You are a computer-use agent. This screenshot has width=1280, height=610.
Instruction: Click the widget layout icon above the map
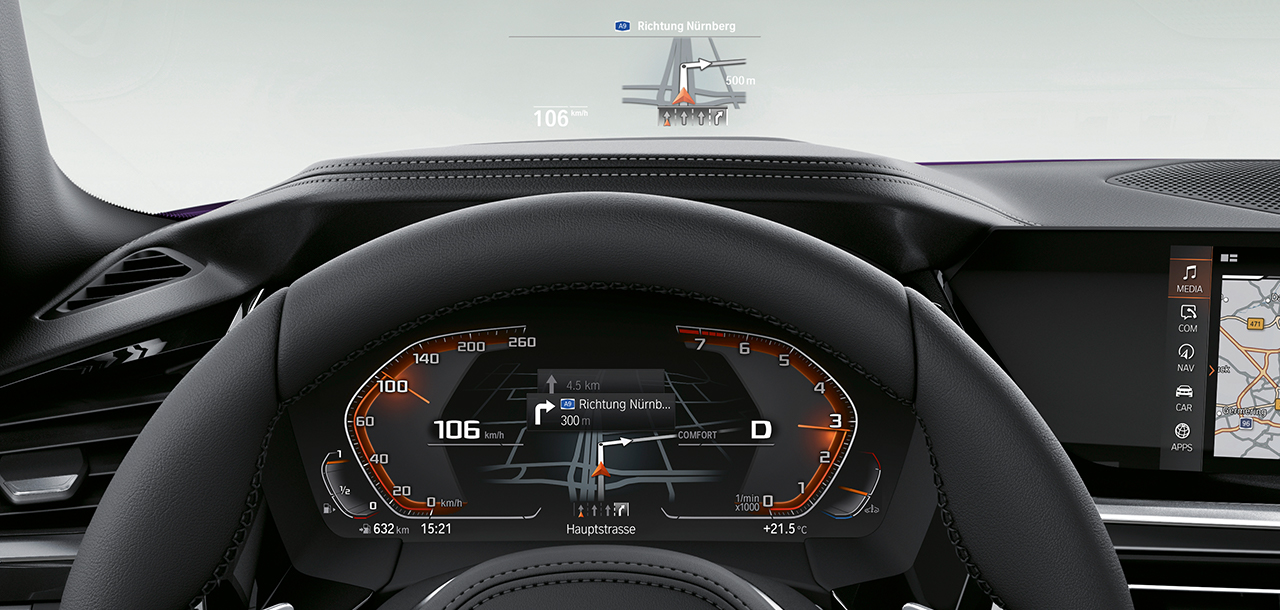coord(1229,258)
